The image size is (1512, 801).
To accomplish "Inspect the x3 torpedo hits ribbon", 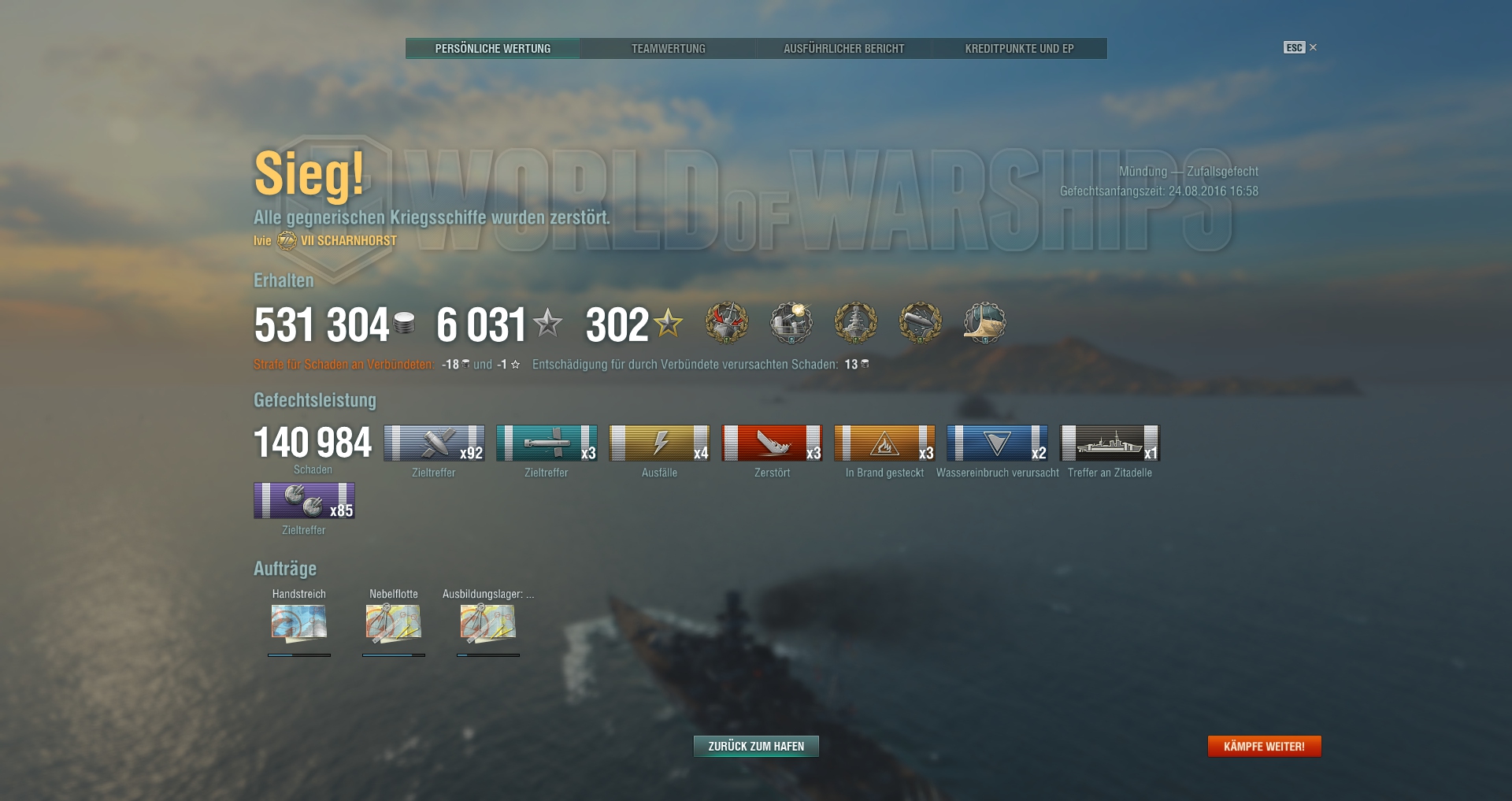I will [547, 443].
